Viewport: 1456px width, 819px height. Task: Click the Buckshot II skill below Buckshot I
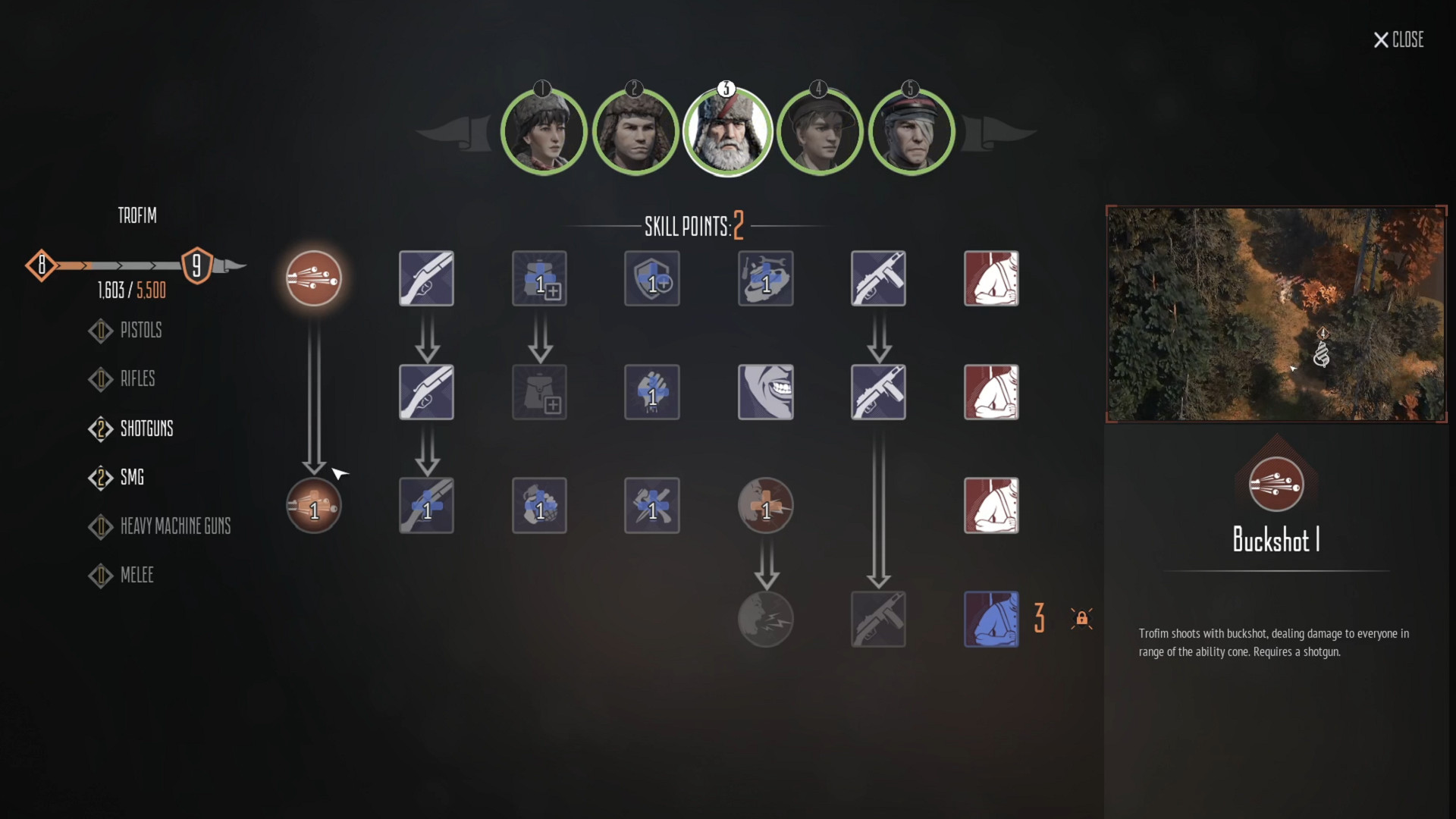click(313, 505)
